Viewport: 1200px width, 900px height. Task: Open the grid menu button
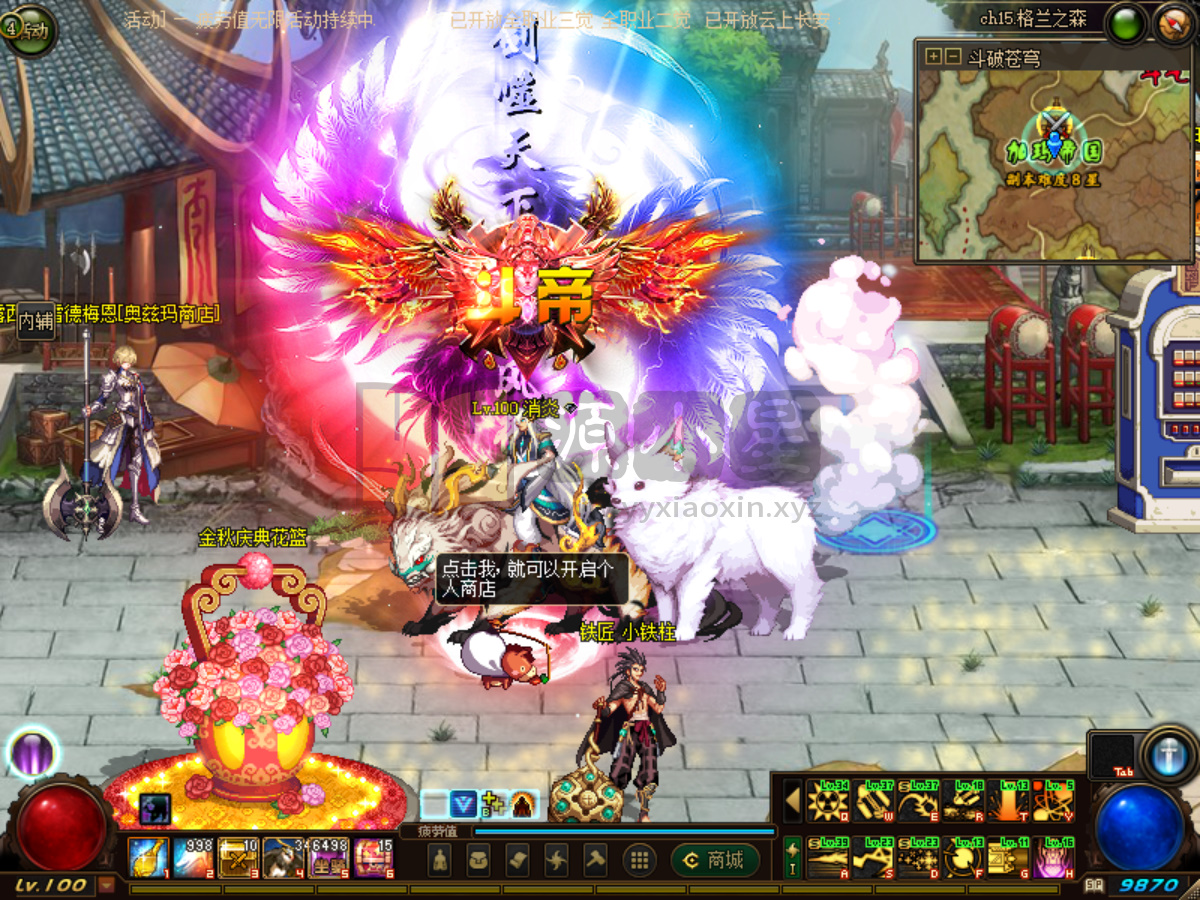tap(639, 860)
